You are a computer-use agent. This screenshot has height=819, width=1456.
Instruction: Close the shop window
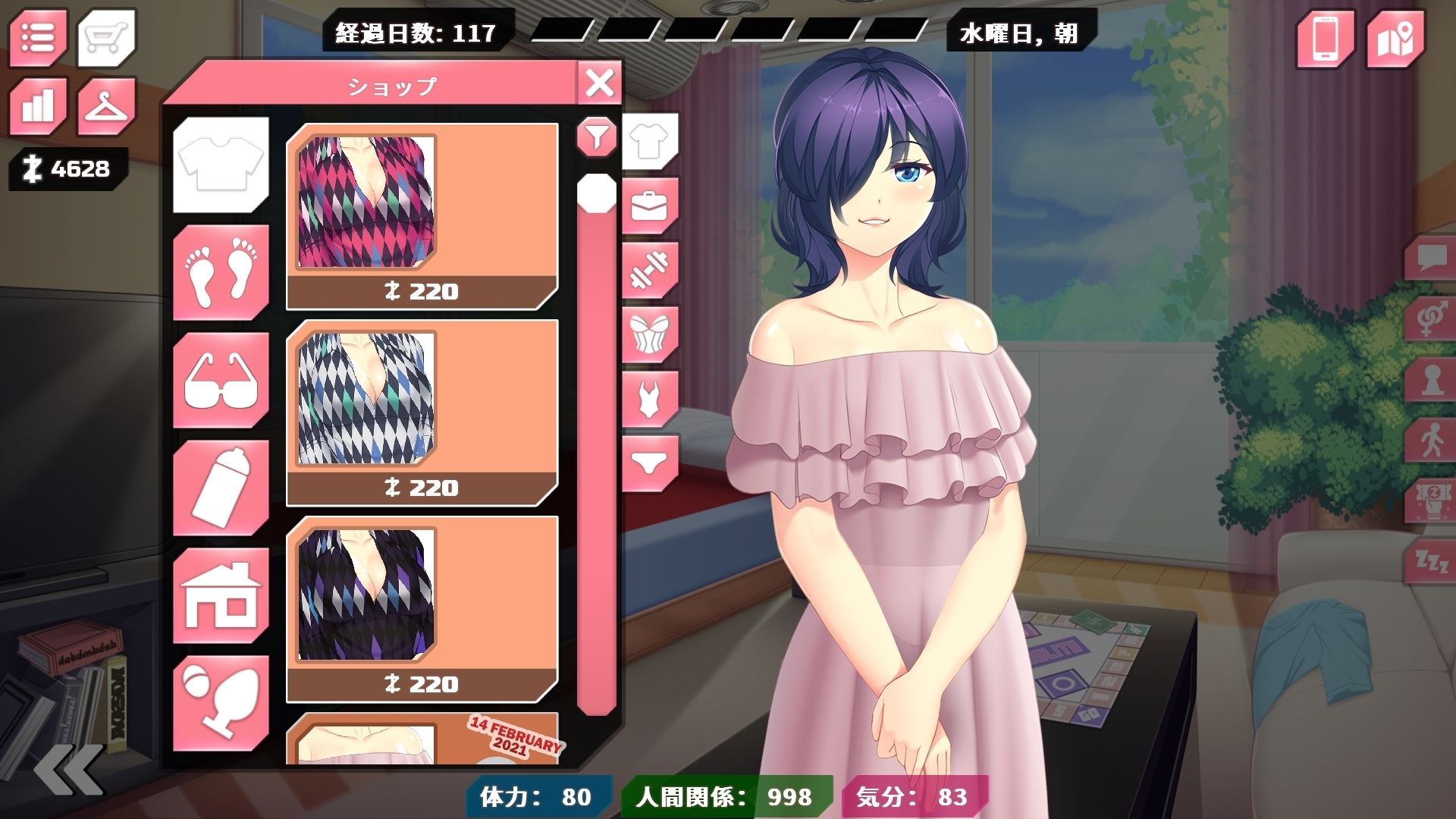599,83
